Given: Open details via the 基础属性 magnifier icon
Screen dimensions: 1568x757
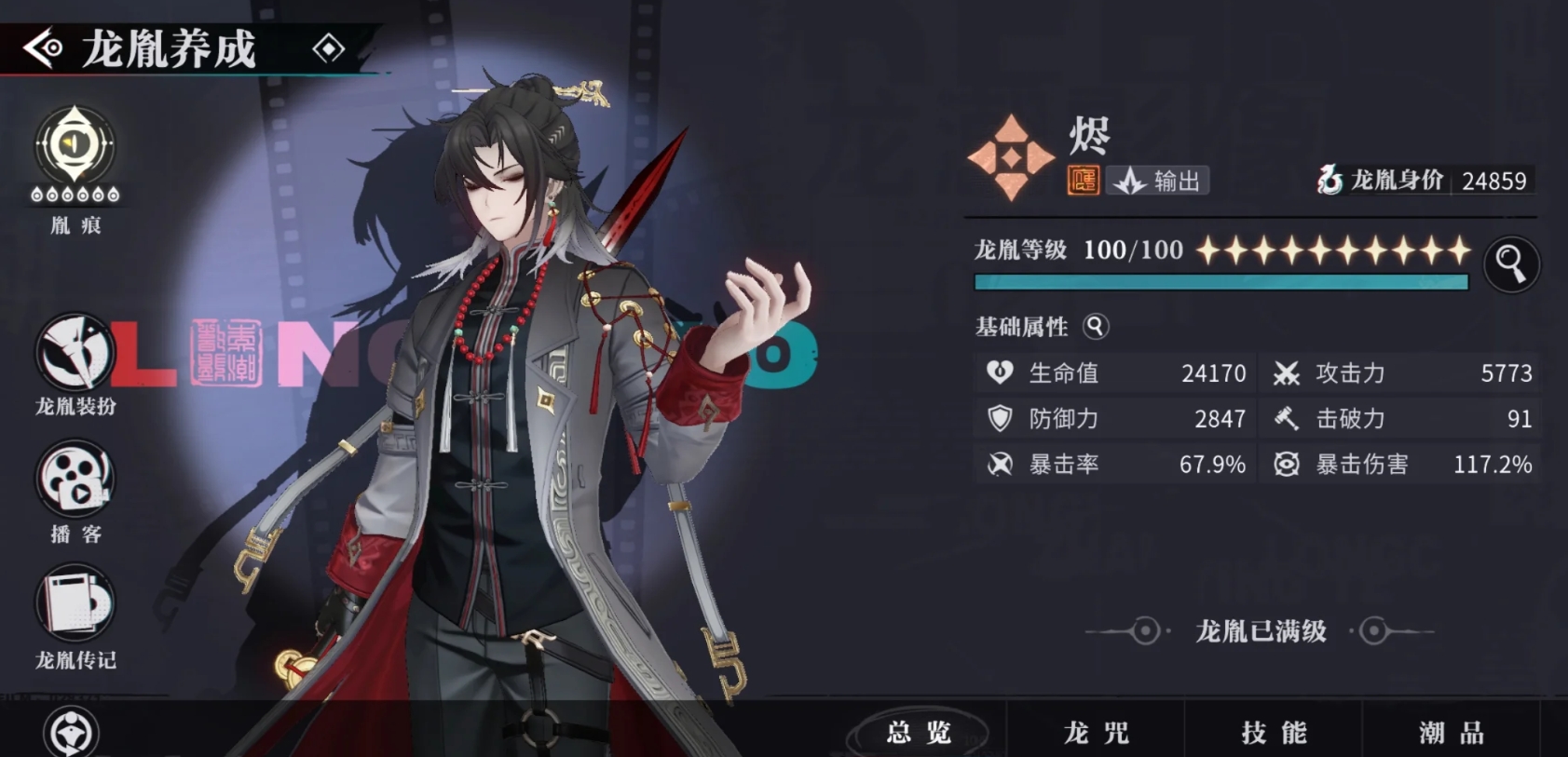Looking at the screenshot, I should point(1097,328).
